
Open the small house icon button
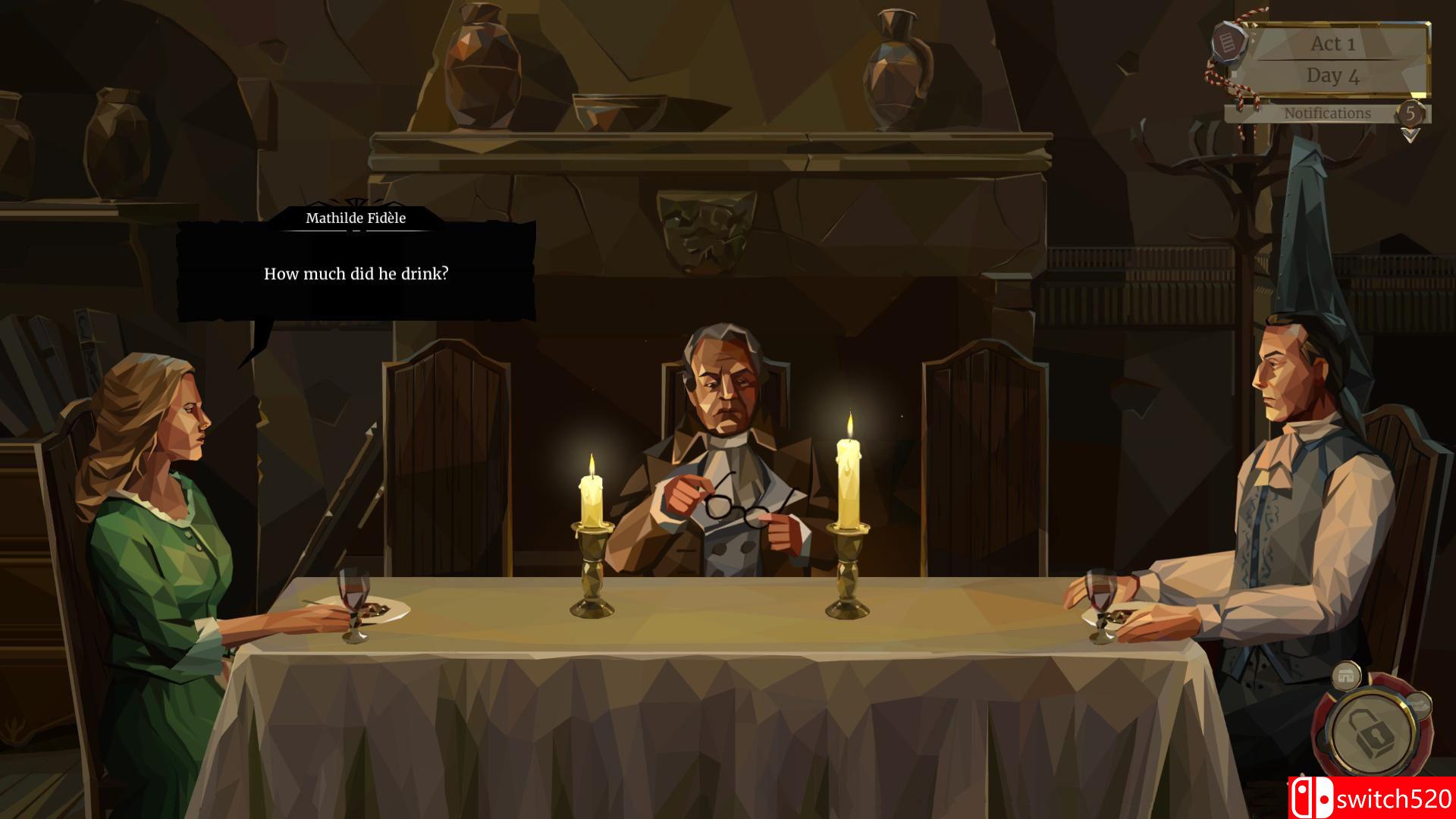click(x=1346, y=676)
